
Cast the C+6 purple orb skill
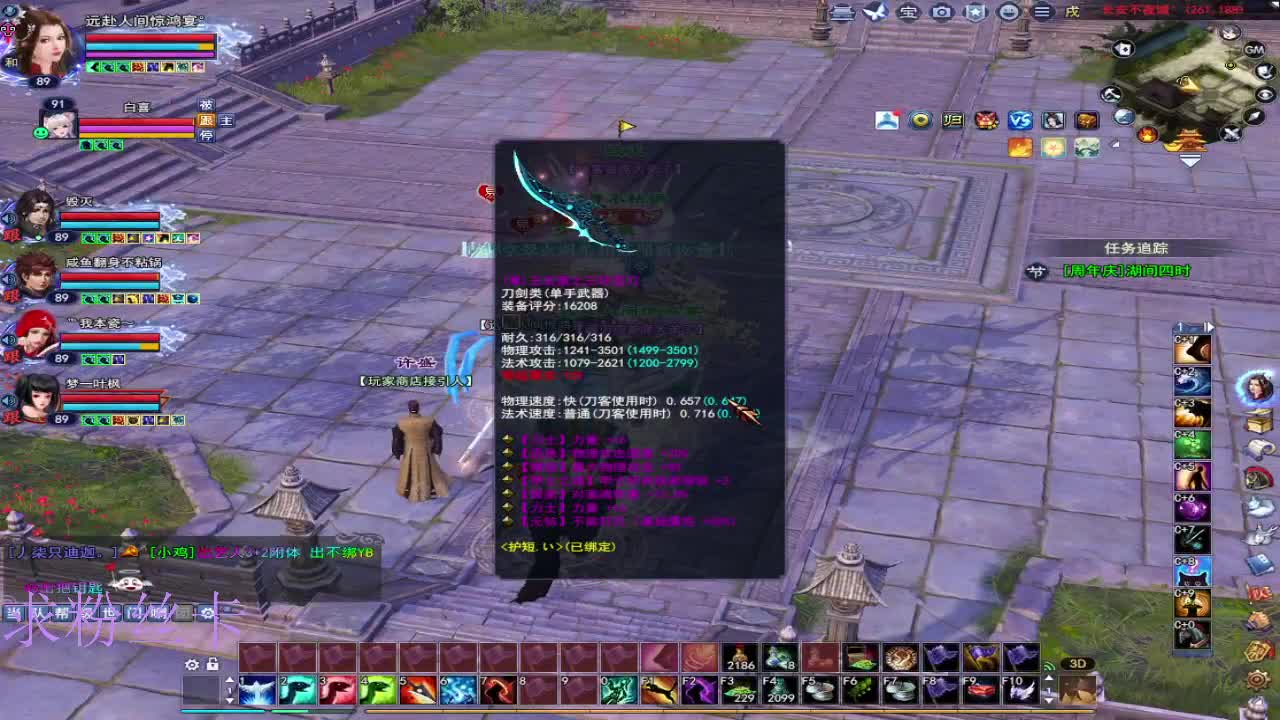click(x=1191, y=506)
